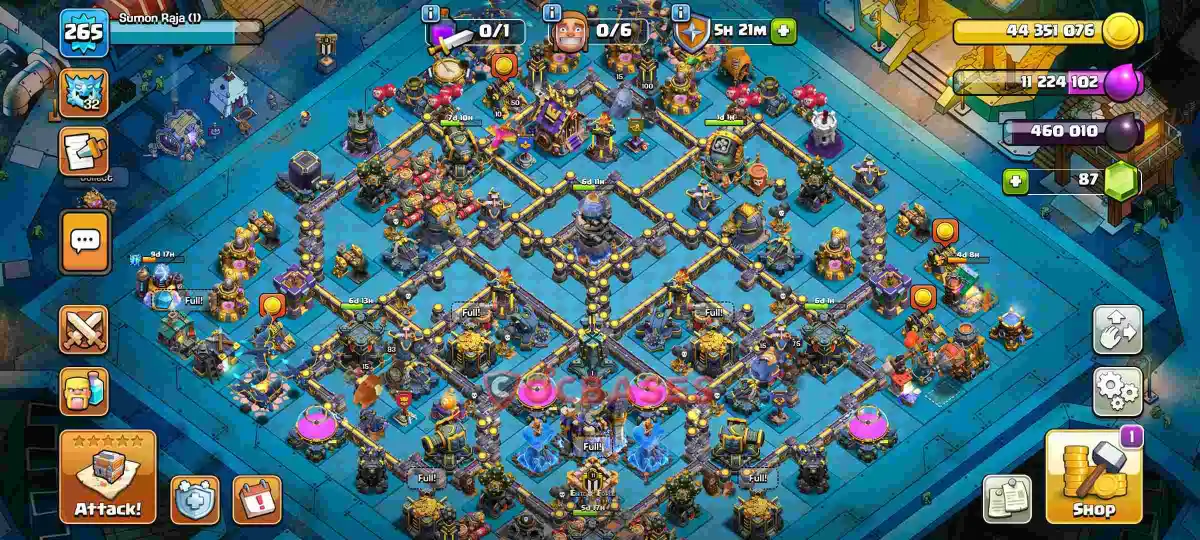Image resolution: width=1200 pixels, height=540 pixels.
Task: Buy more gems with the green plus
Action: pos(1016,182)
